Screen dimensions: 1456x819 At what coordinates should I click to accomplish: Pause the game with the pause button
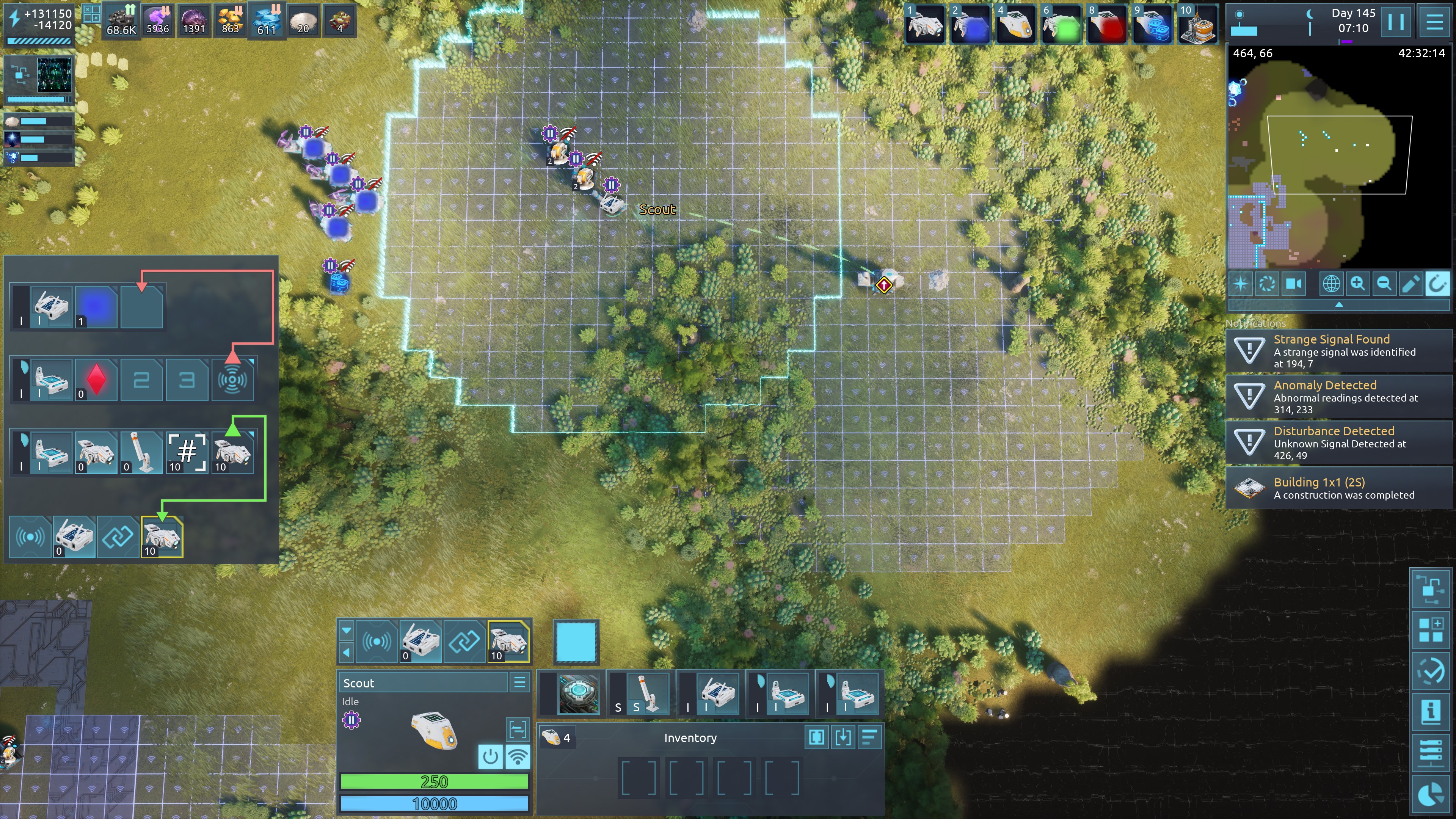(1395, 23)
